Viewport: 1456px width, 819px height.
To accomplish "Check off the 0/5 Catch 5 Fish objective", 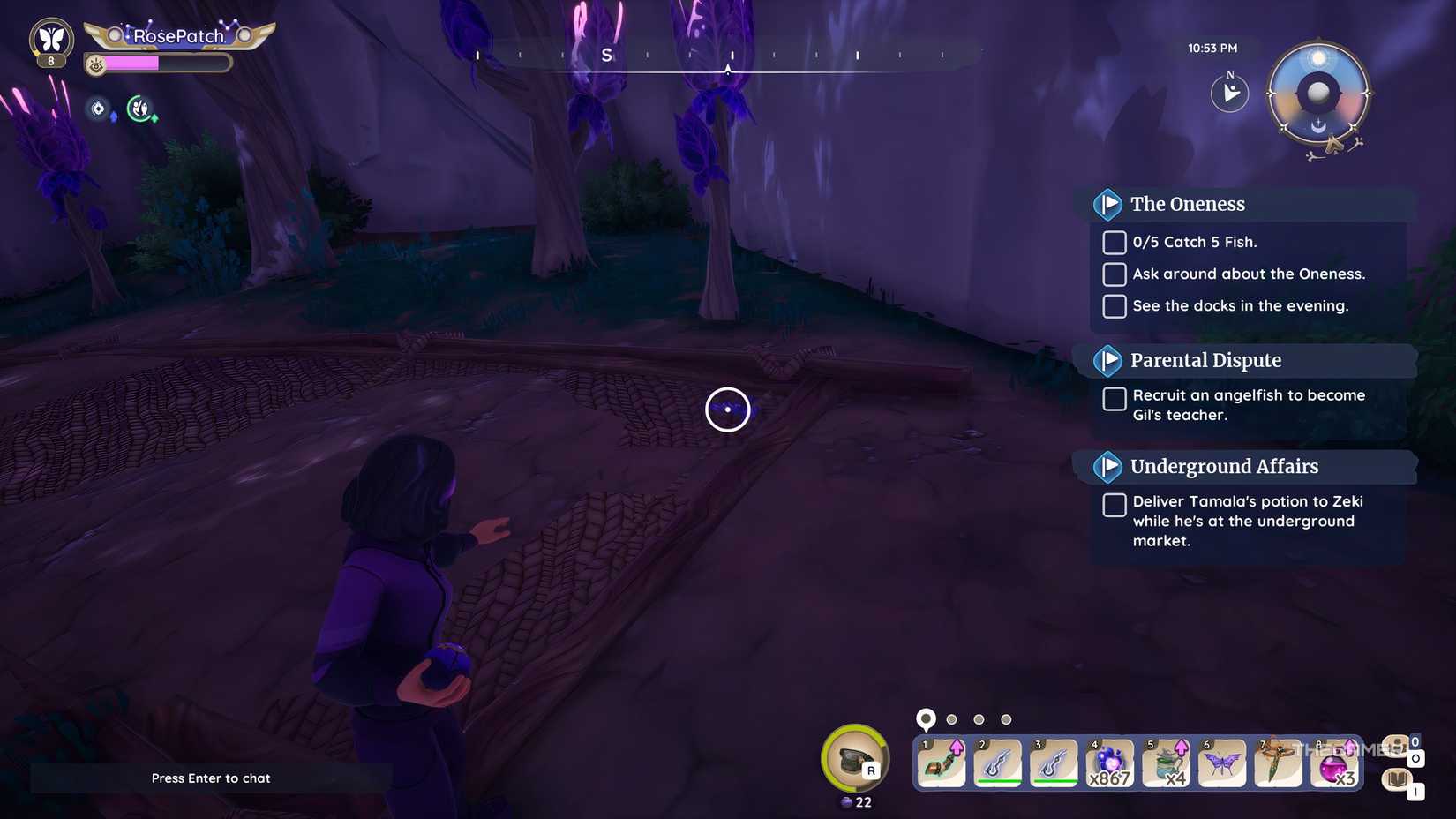I will pos(1114,242).
